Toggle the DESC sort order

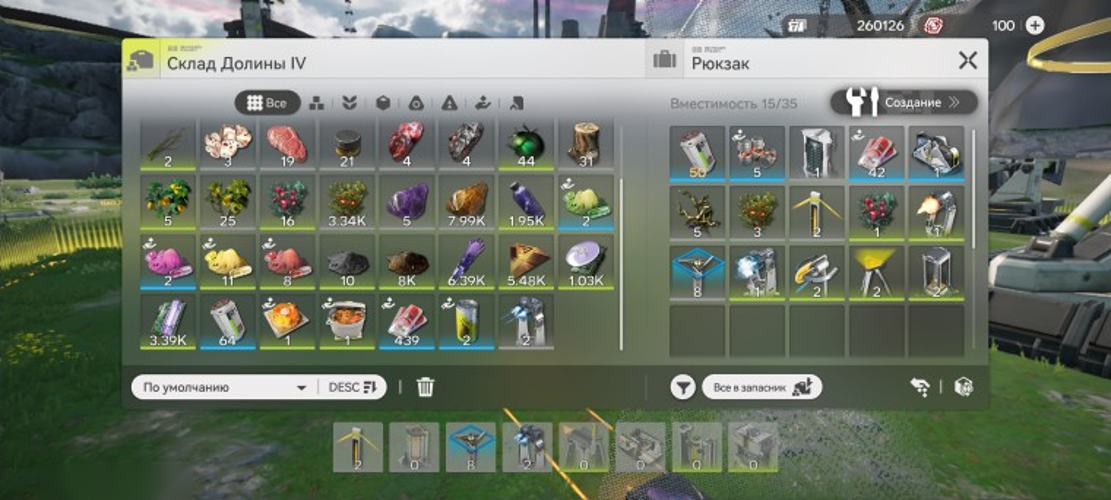coord(351,387)
